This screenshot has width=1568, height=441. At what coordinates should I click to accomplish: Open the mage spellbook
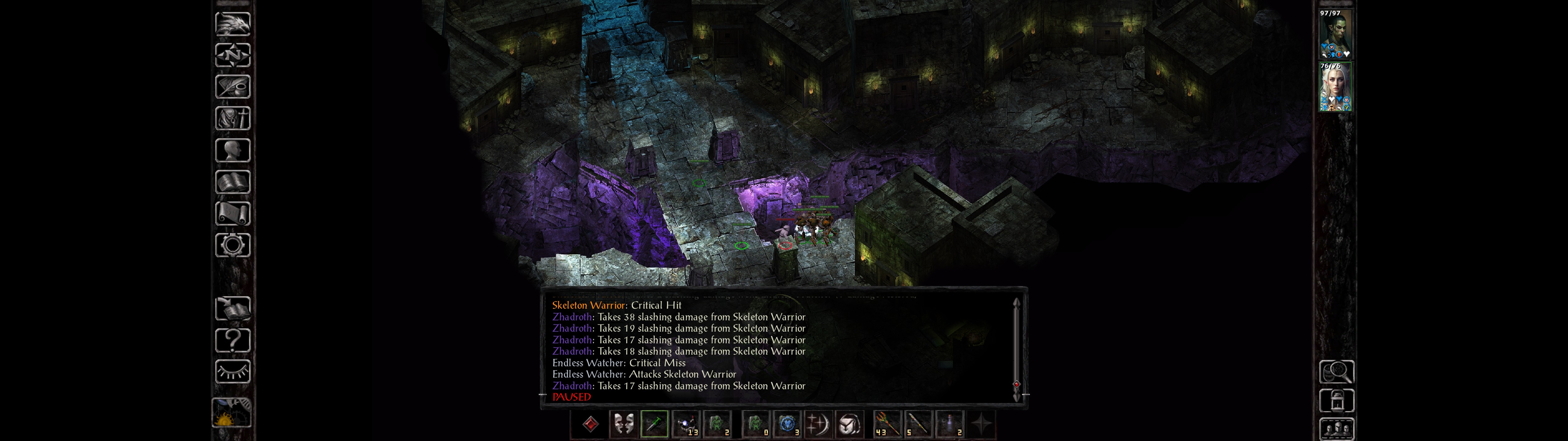pyautogui.click(x=232, y=182)
